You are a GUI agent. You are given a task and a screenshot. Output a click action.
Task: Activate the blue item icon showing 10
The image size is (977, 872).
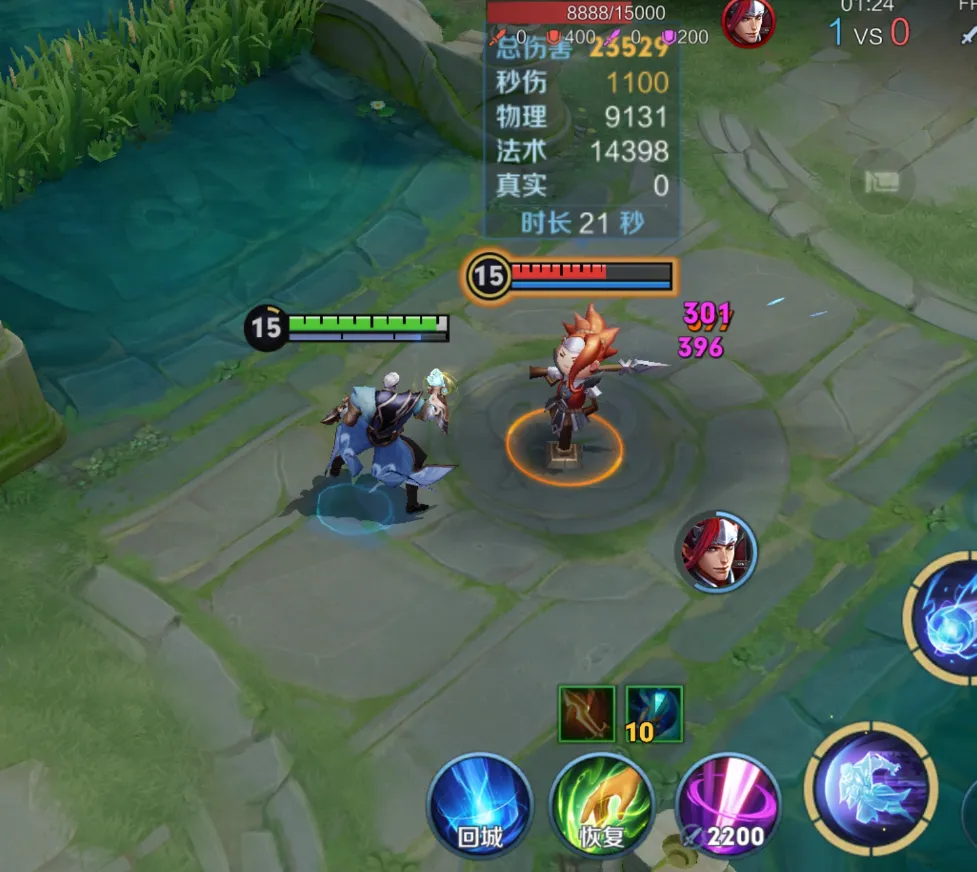pos(654,714)
